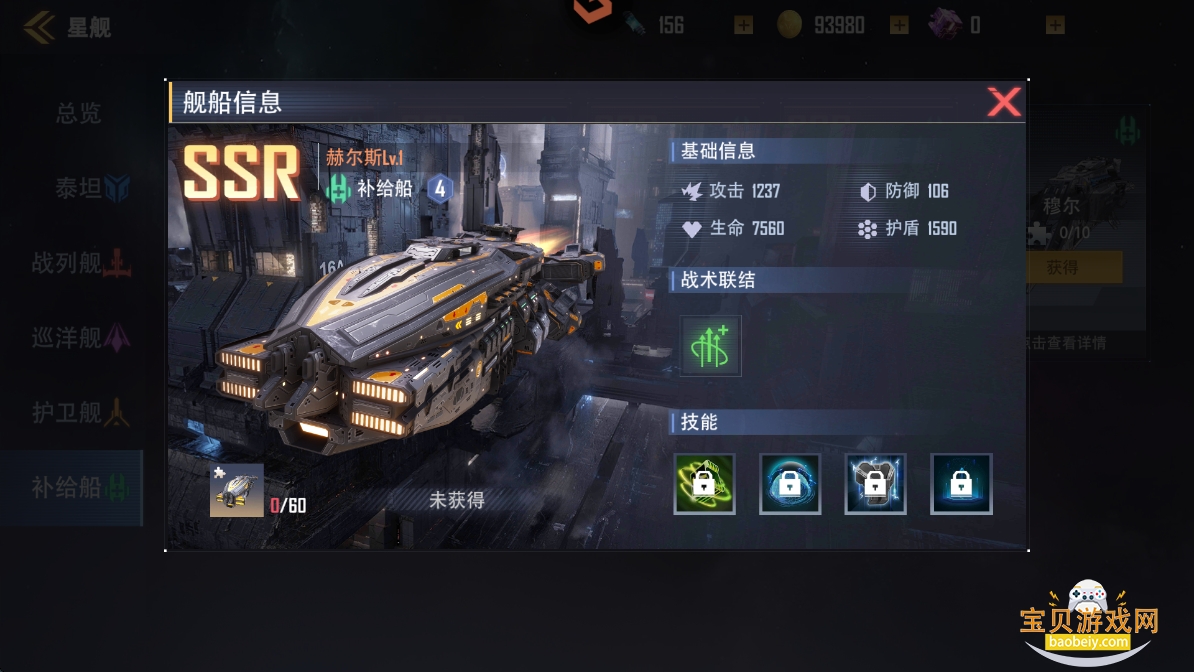1194x672 pixels.
Task: Click the yellow 获得 obtain button
Action: point(1062,267)
